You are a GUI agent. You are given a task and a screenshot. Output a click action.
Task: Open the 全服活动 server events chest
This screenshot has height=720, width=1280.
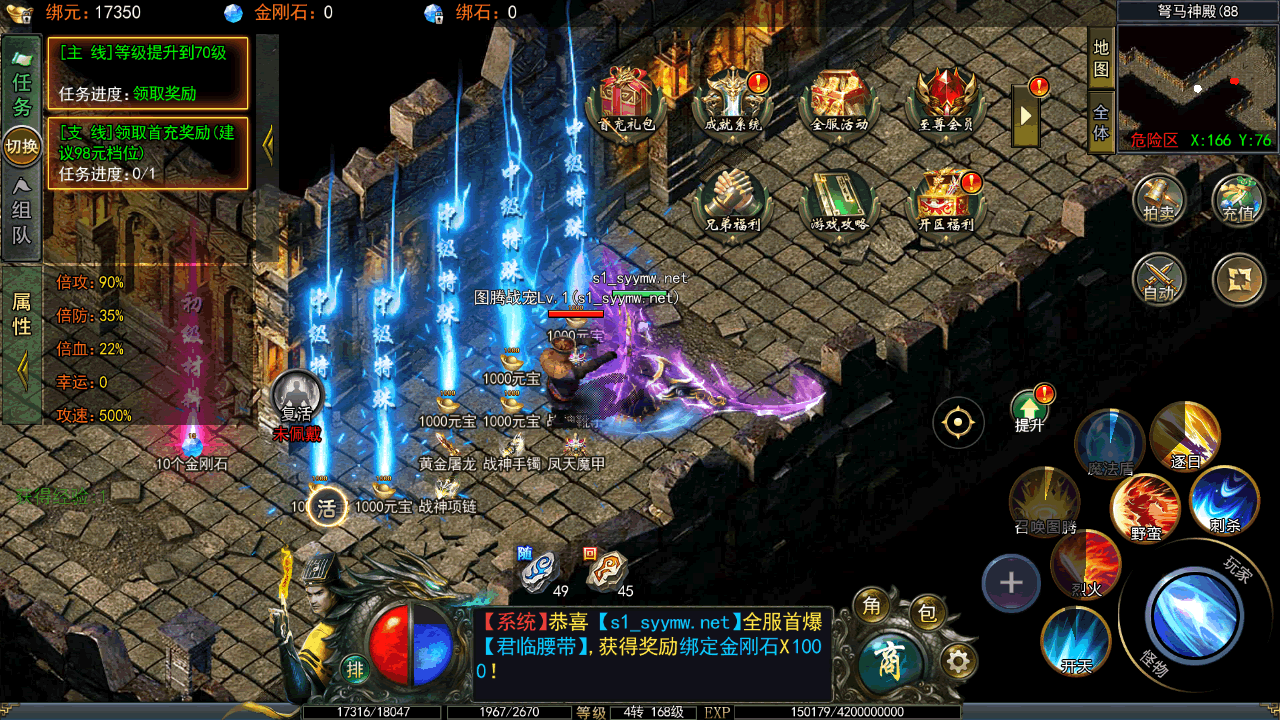pyautogui.click(x=839, y=100)
